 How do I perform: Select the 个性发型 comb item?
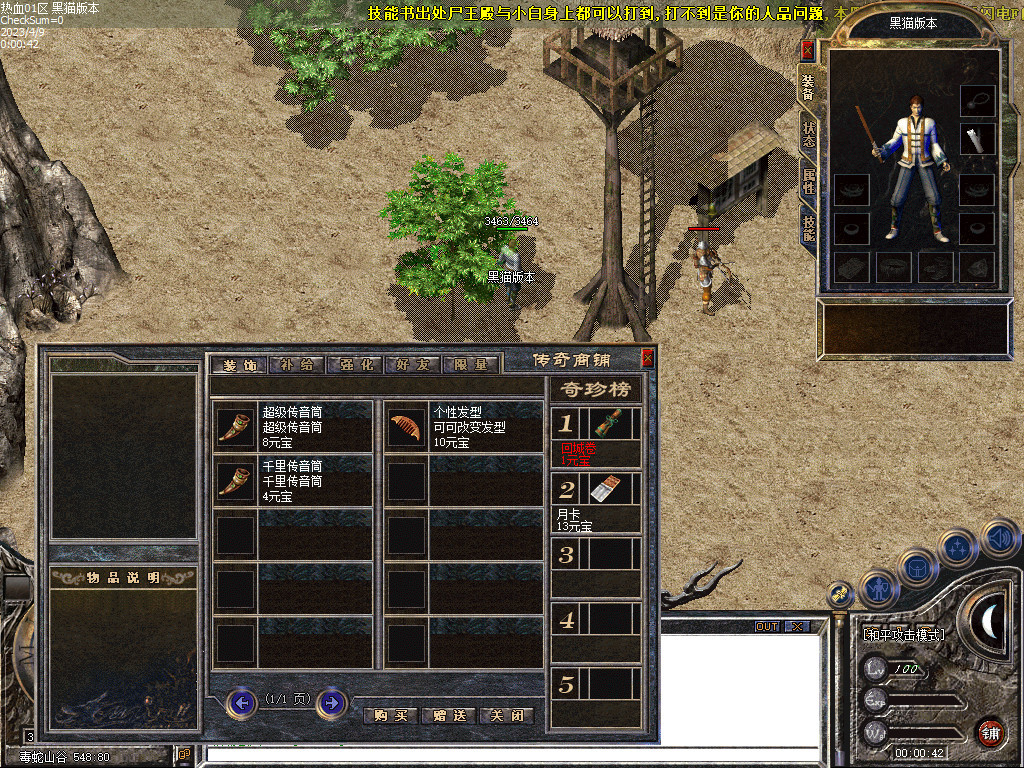click(407, 427)
